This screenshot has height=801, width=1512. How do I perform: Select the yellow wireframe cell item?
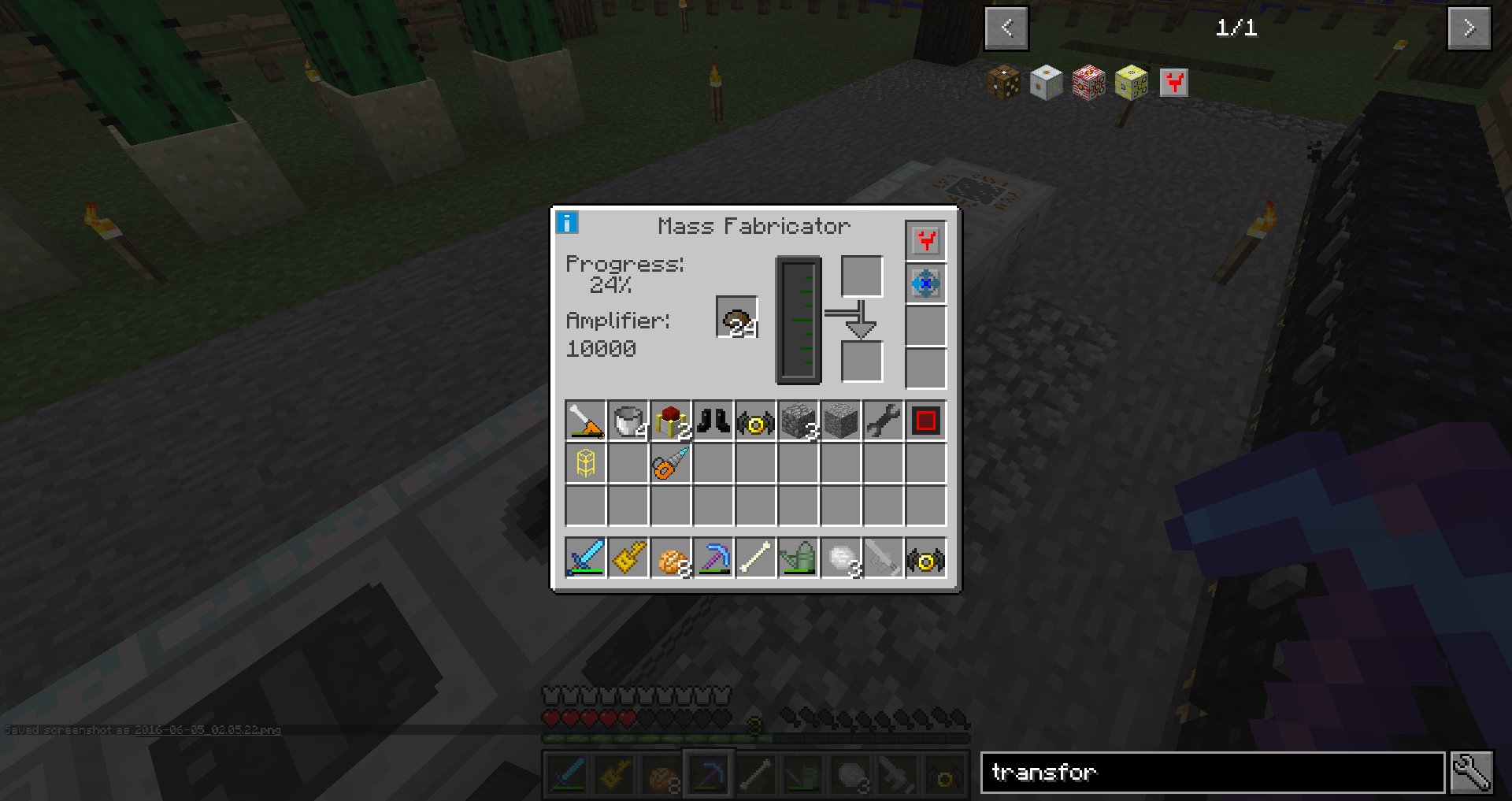point(586,464)
